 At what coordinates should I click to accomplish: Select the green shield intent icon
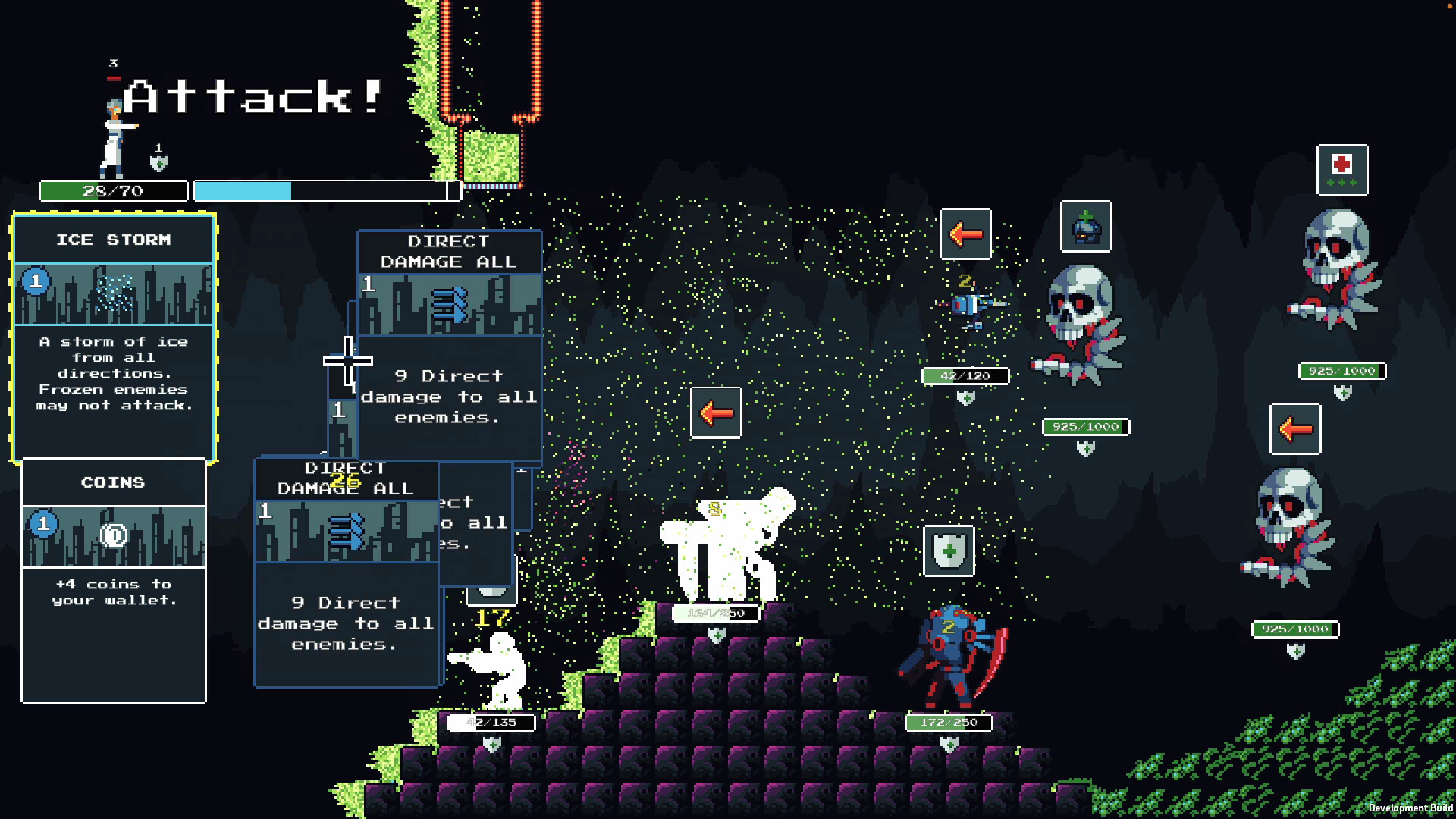coord(949,551)
